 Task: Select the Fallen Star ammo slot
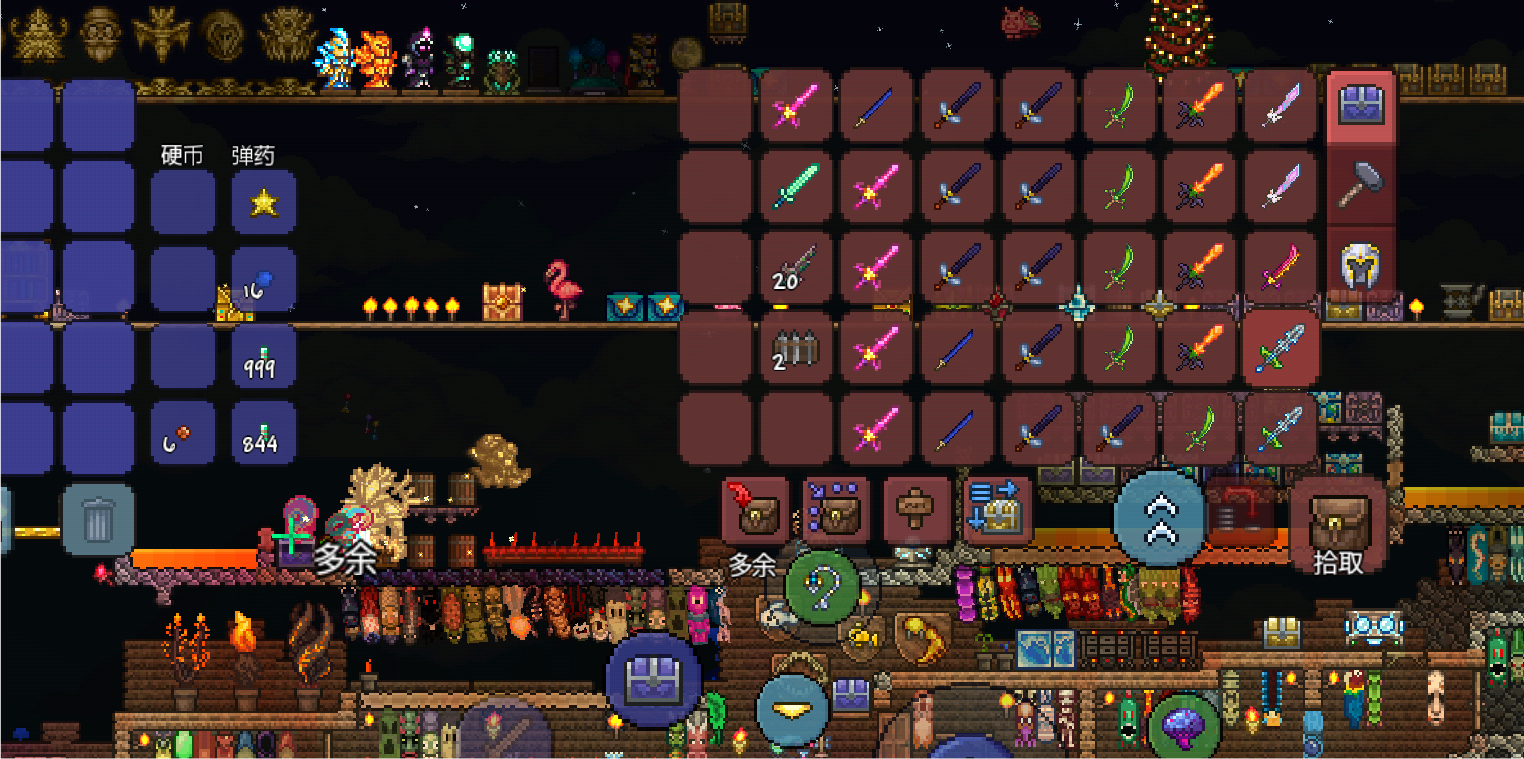263,203
